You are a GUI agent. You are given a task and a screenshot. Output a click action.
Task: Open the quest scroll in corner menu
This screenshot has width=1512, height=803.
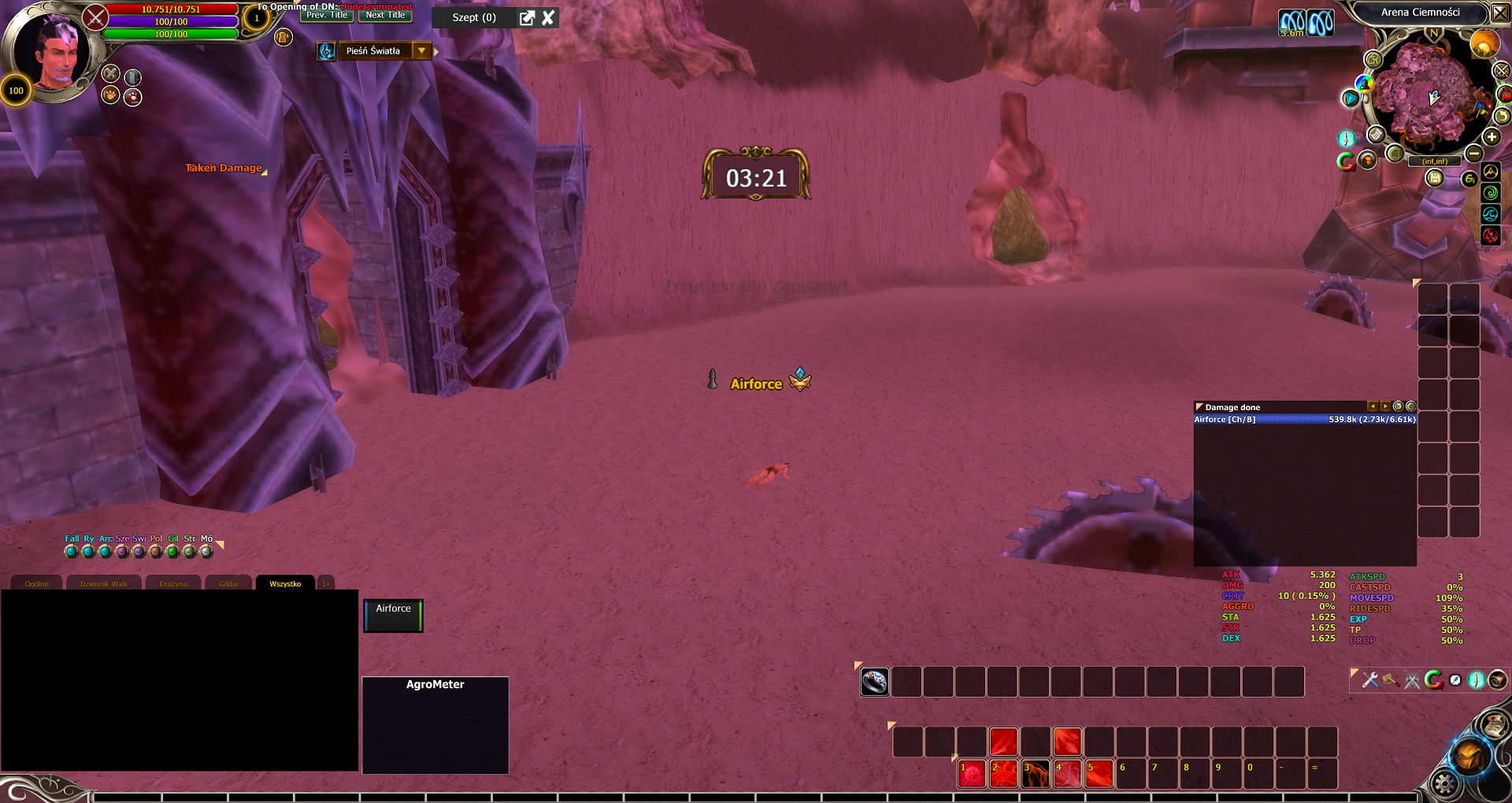[x=1493, y=725]
